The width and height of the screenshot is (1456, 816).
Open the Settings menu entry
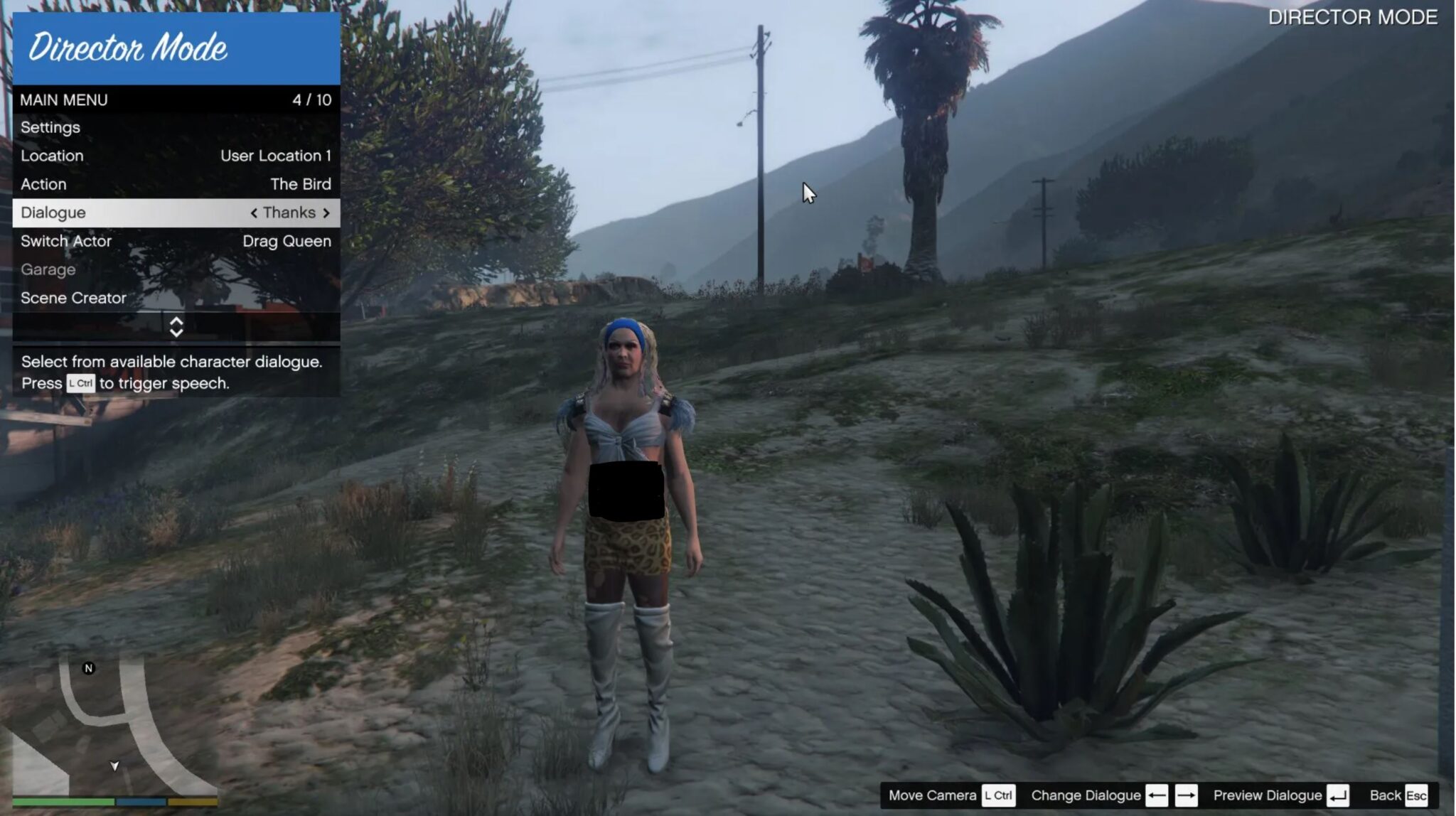pos(50,127)
